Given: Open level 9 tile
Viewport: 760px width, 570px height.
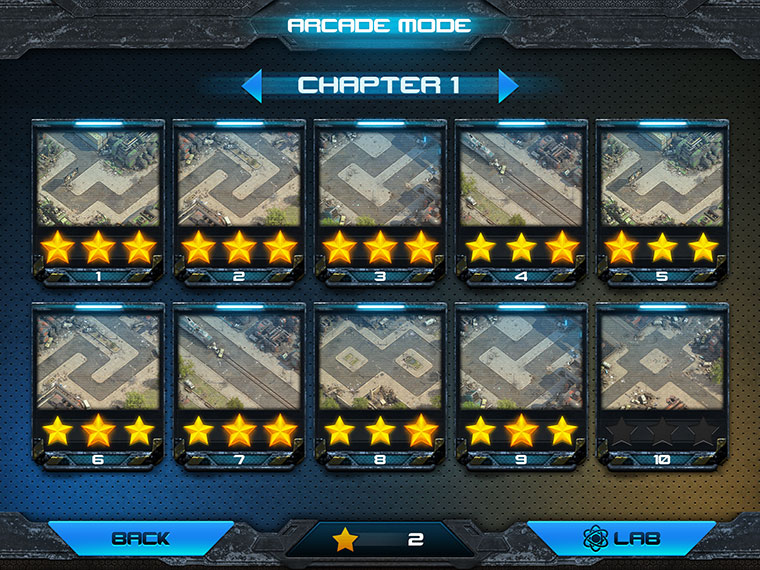Looking at the screenshot, I should (x=521, y=386).
